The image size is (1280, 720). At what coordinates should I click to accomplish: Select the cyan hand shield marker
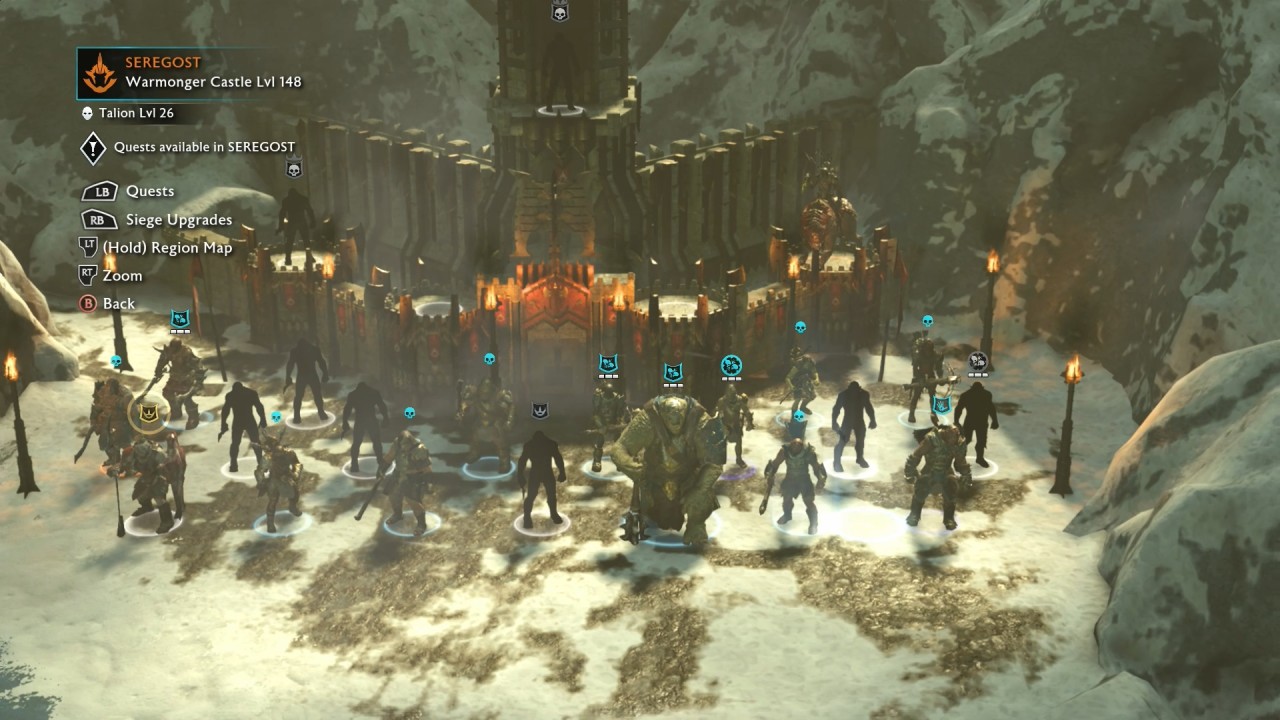coord(941,406)
